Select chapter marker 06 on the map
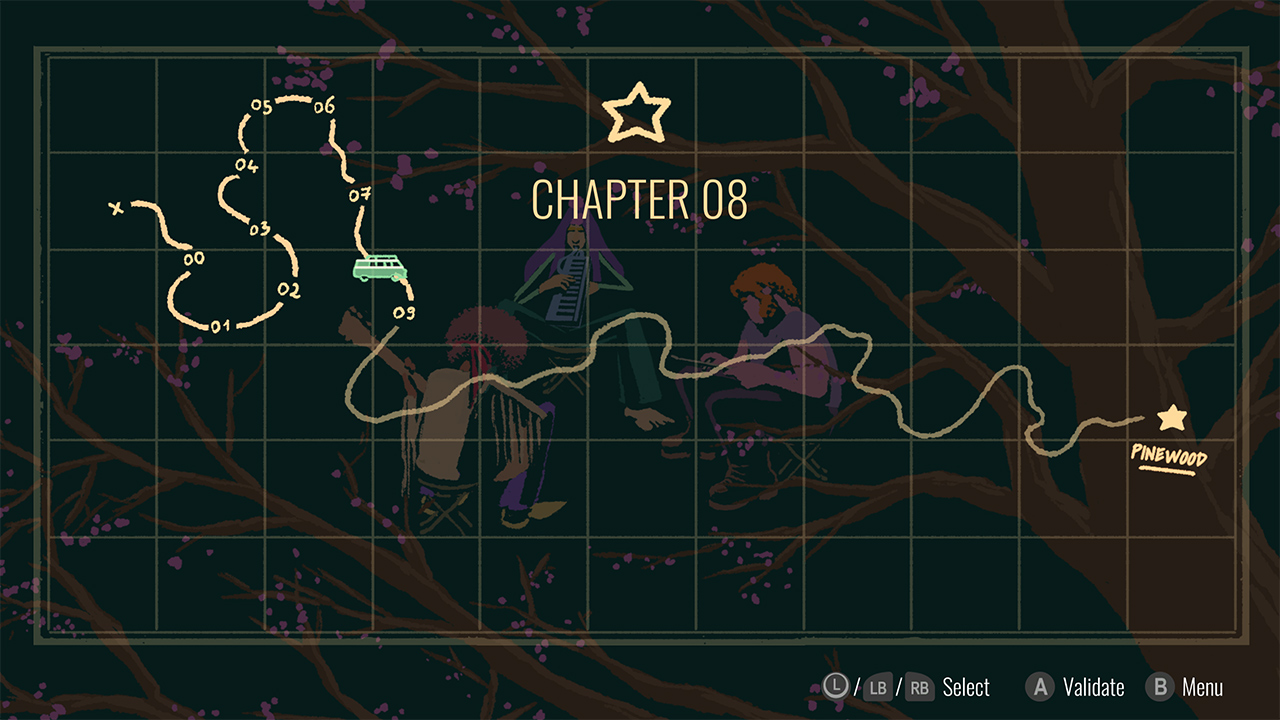Viewport: 1280px width, 720px height. click(325, 105)
